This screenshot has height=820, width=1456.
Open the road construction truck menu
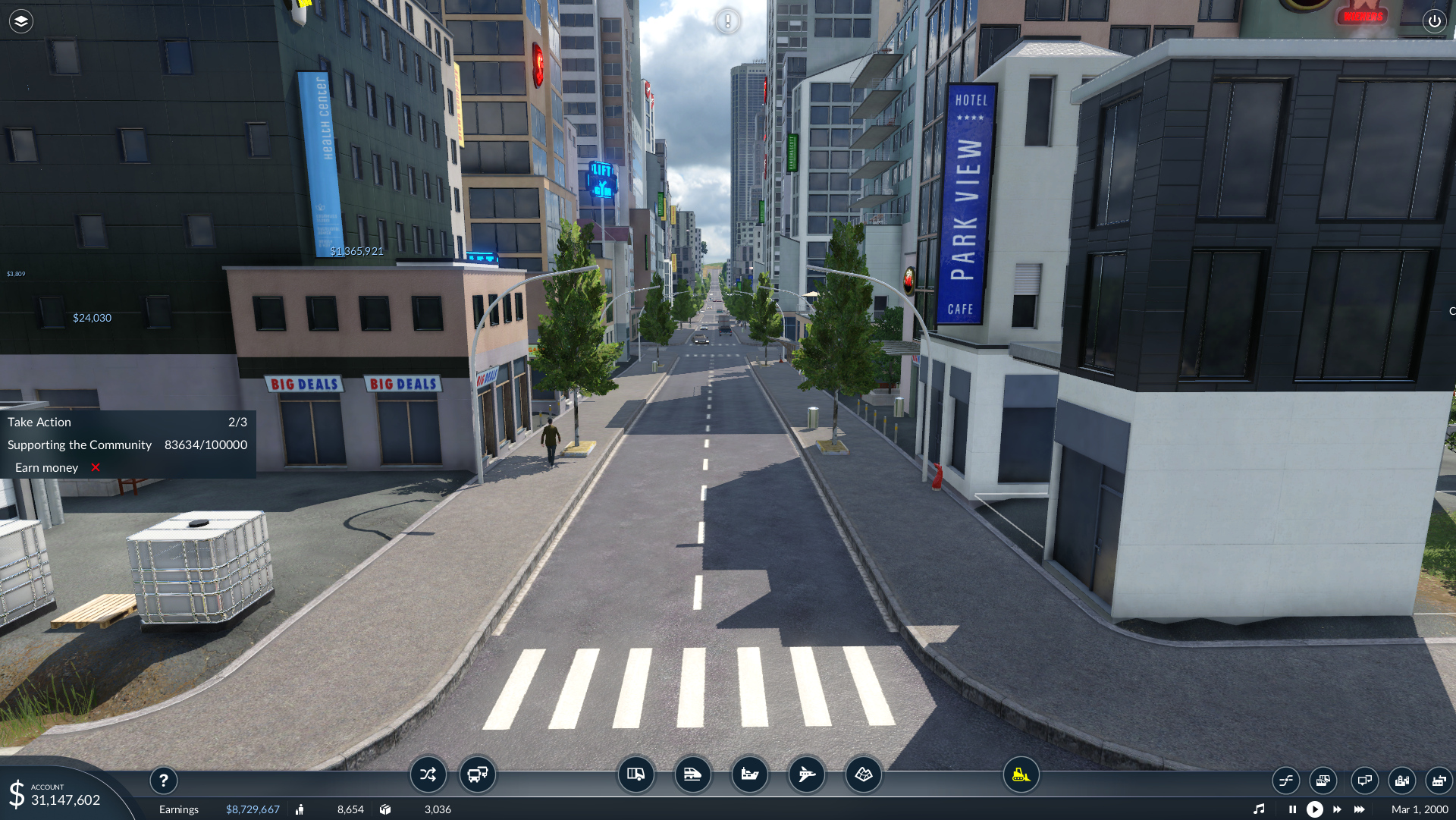point(635,774)
